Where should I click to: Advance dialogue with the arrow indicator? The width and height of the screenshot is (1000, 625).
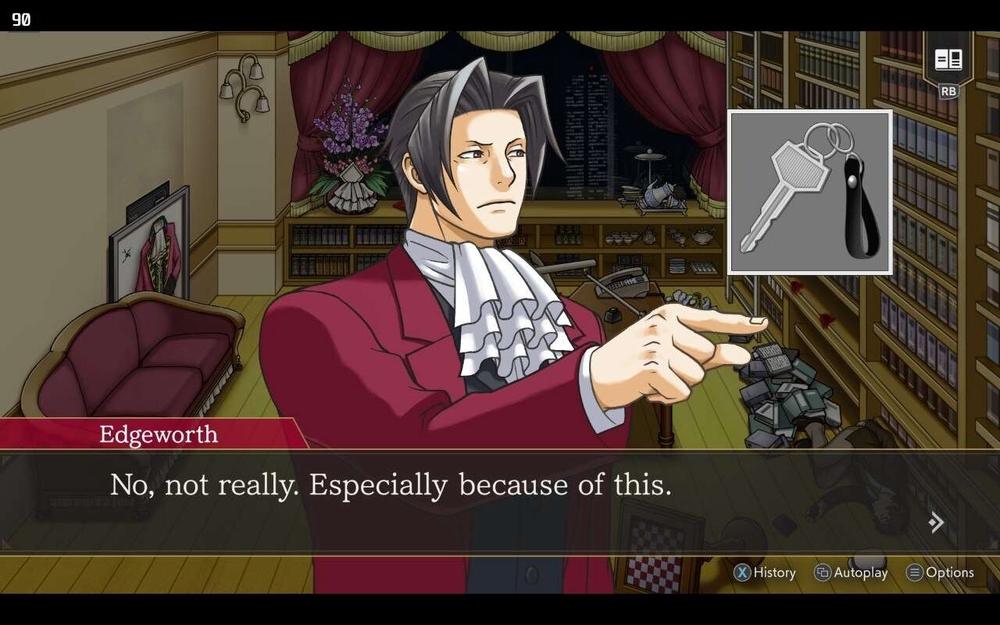[936, 522]
